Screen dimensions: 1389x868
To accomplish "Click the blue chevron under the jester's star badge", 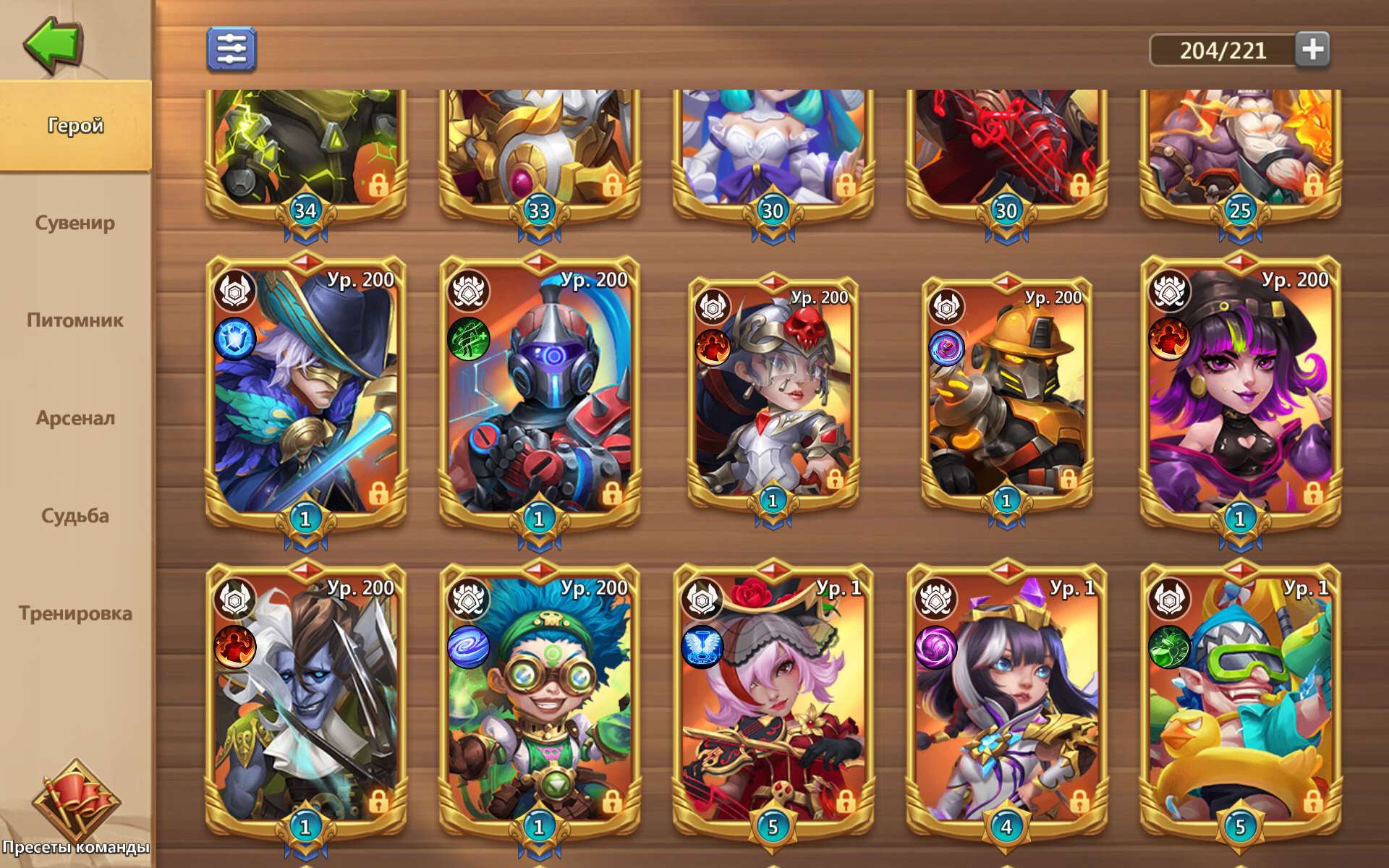I will (x=305, y=854).
